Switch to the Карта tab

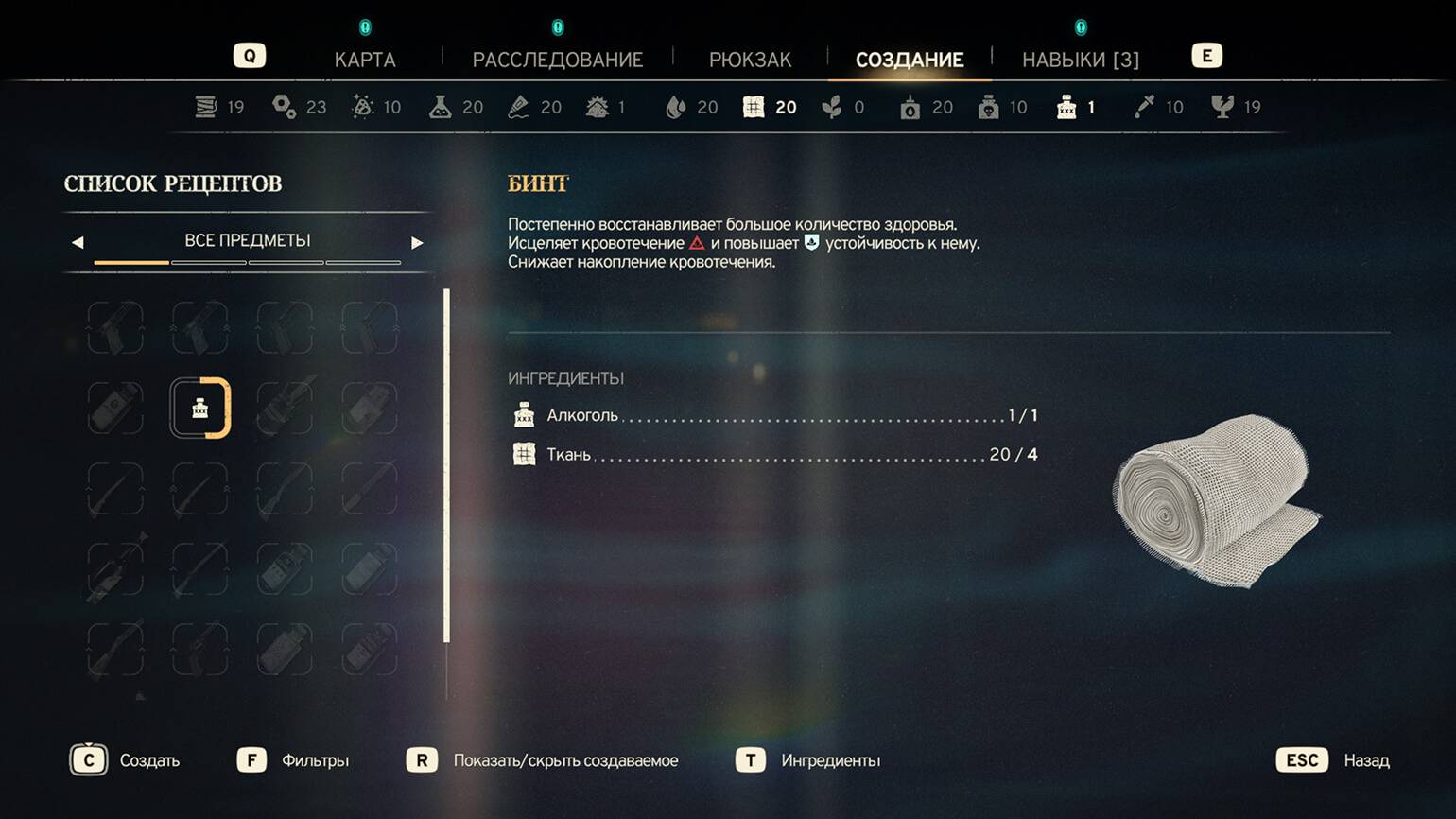pos(365,60)
